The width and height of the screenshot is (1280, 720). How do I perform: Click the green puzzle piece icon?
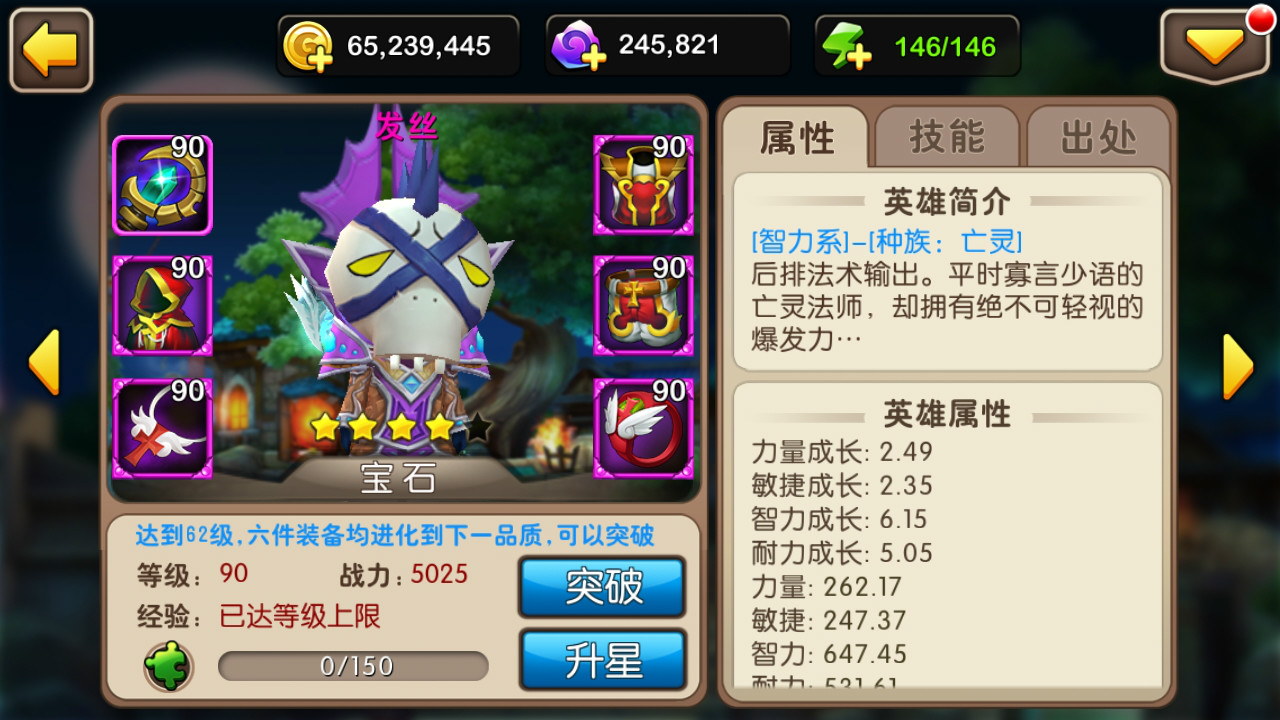coord(168,665)
